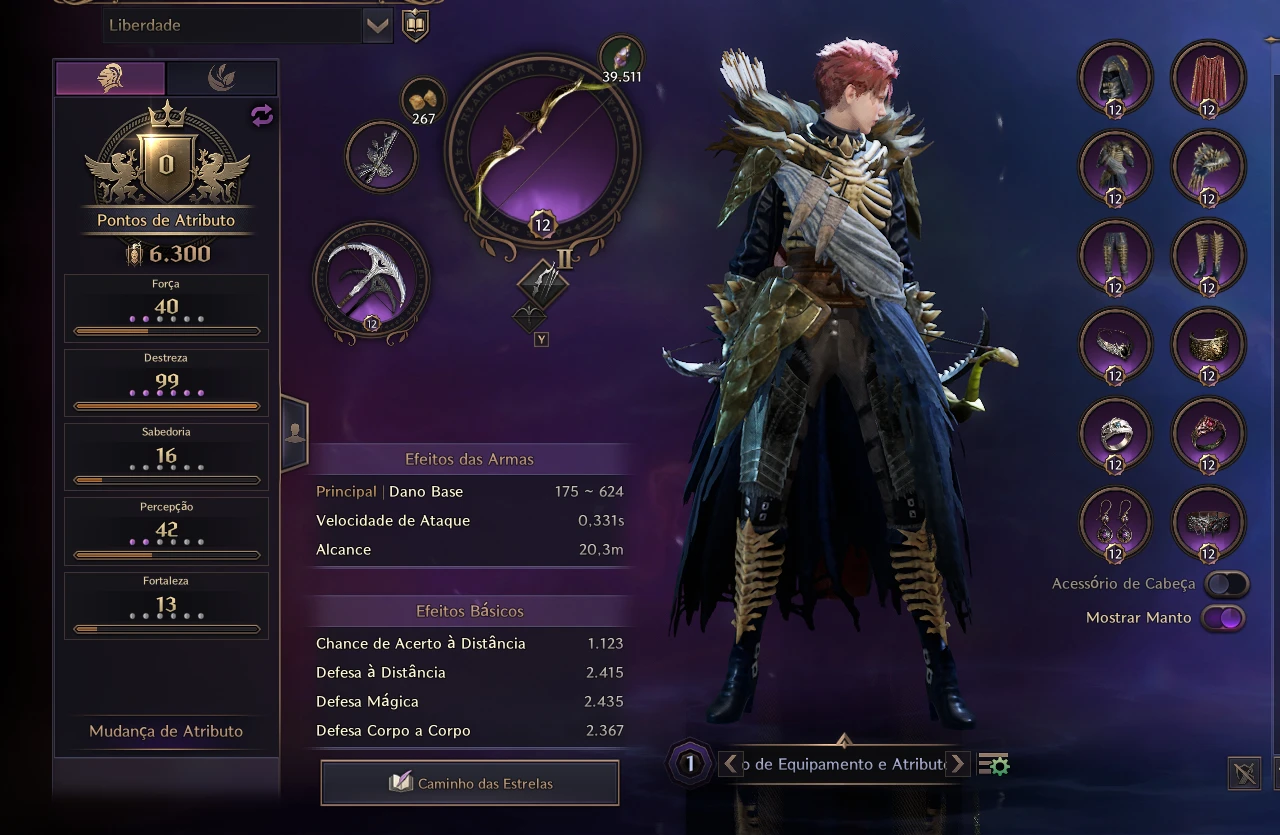This screenshot has width=1280, height=835.
Task: Switch to the knight helmet attributes tab
Action: (110, 78)
